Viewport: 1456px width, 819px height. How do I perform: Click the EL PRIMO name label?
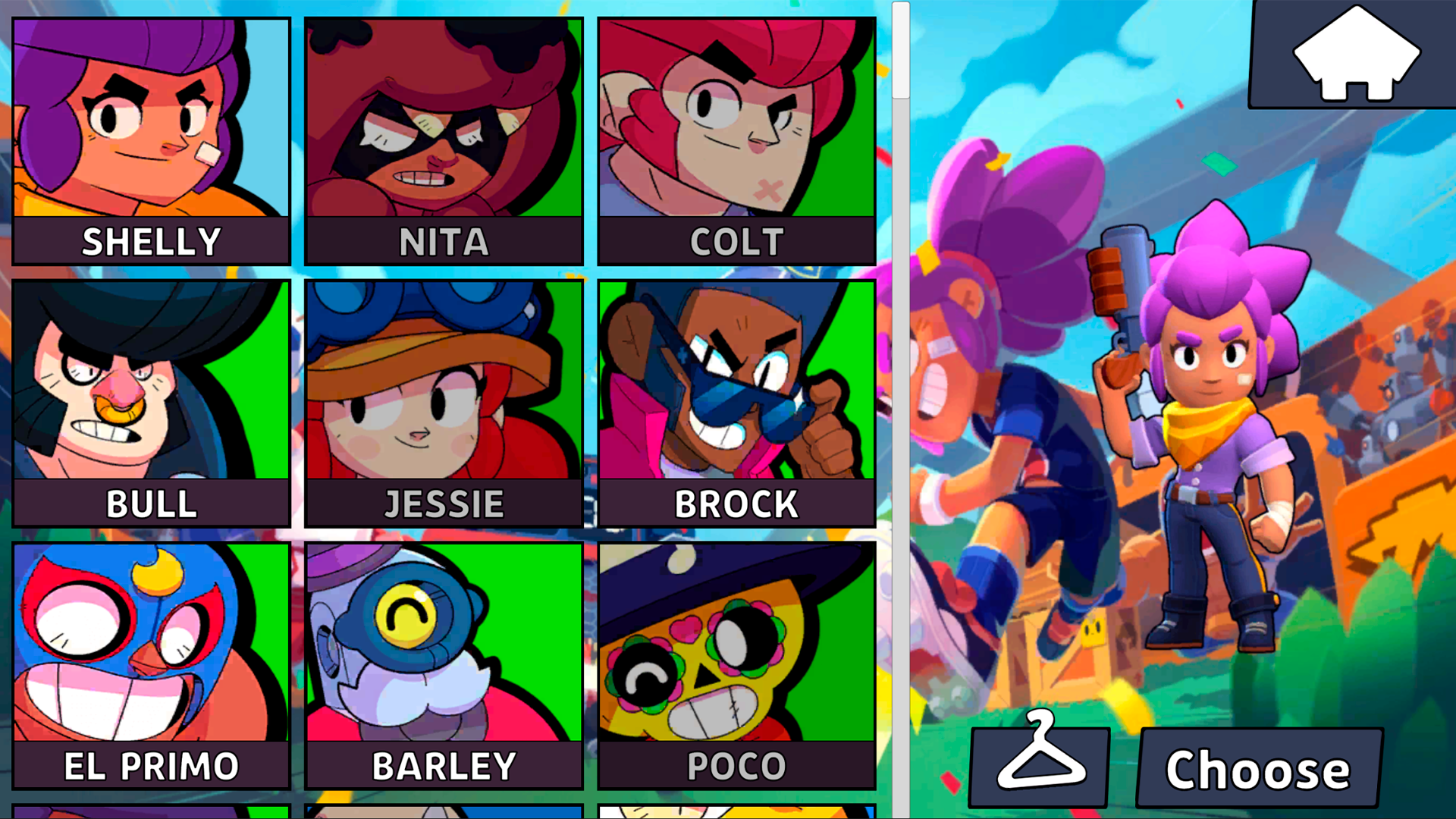point(149,764)
